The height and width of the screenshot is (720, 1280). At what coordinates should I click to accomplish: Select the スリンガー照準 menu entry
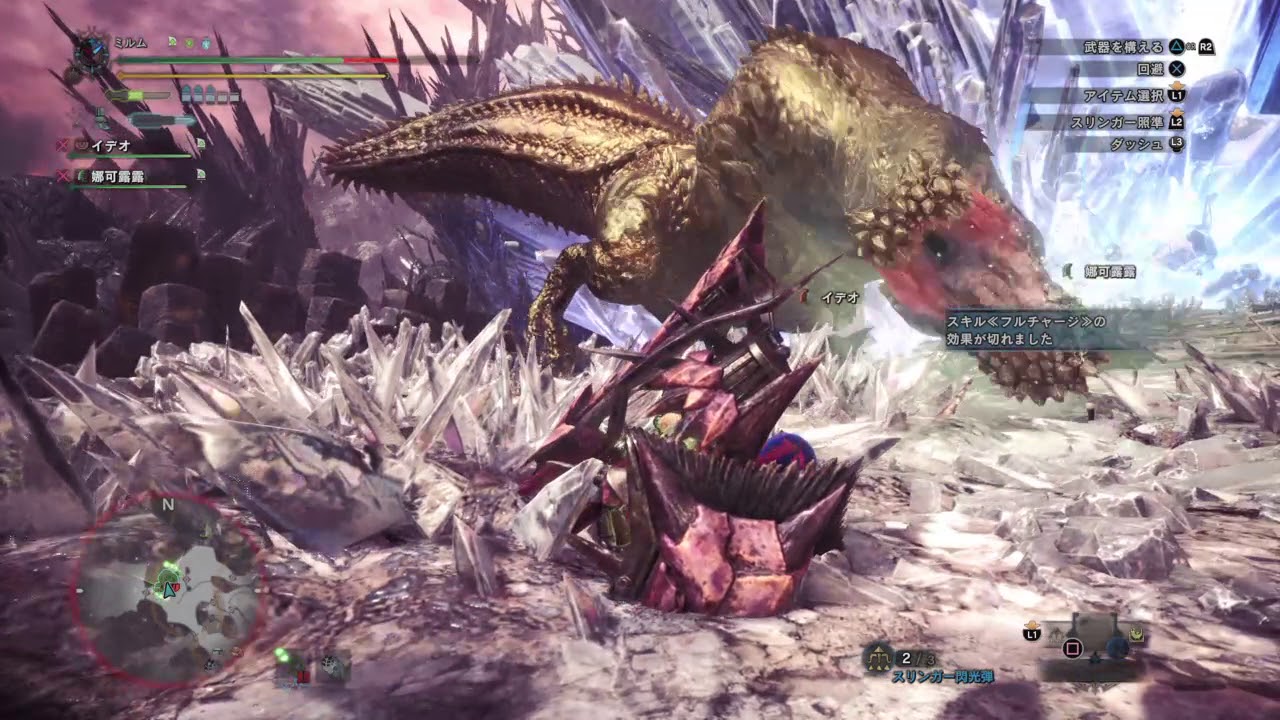pos(1118,122)
